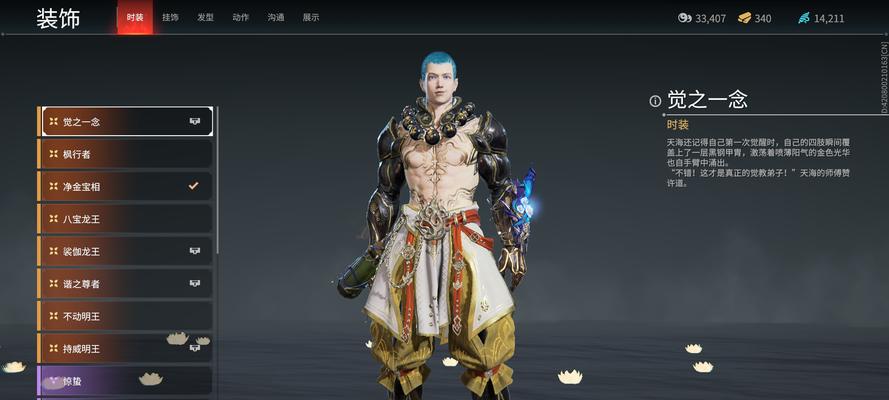Screen dimensions: 889x400
Task: Switch to the 展示 tab
Action: click(311, 18)
